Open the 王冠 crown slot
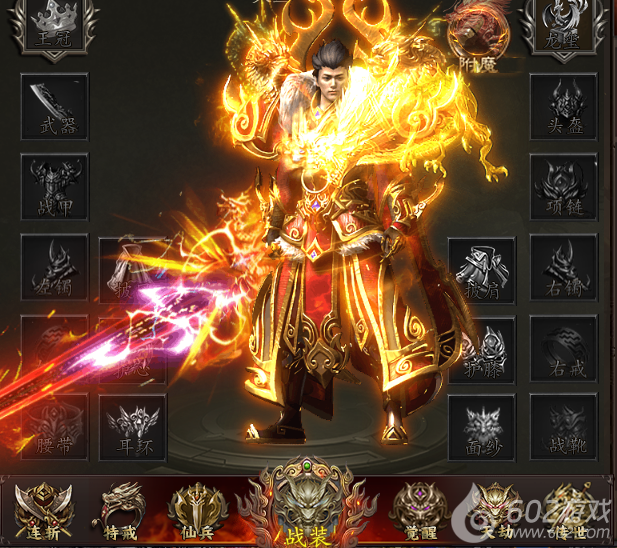 [55, 28]
